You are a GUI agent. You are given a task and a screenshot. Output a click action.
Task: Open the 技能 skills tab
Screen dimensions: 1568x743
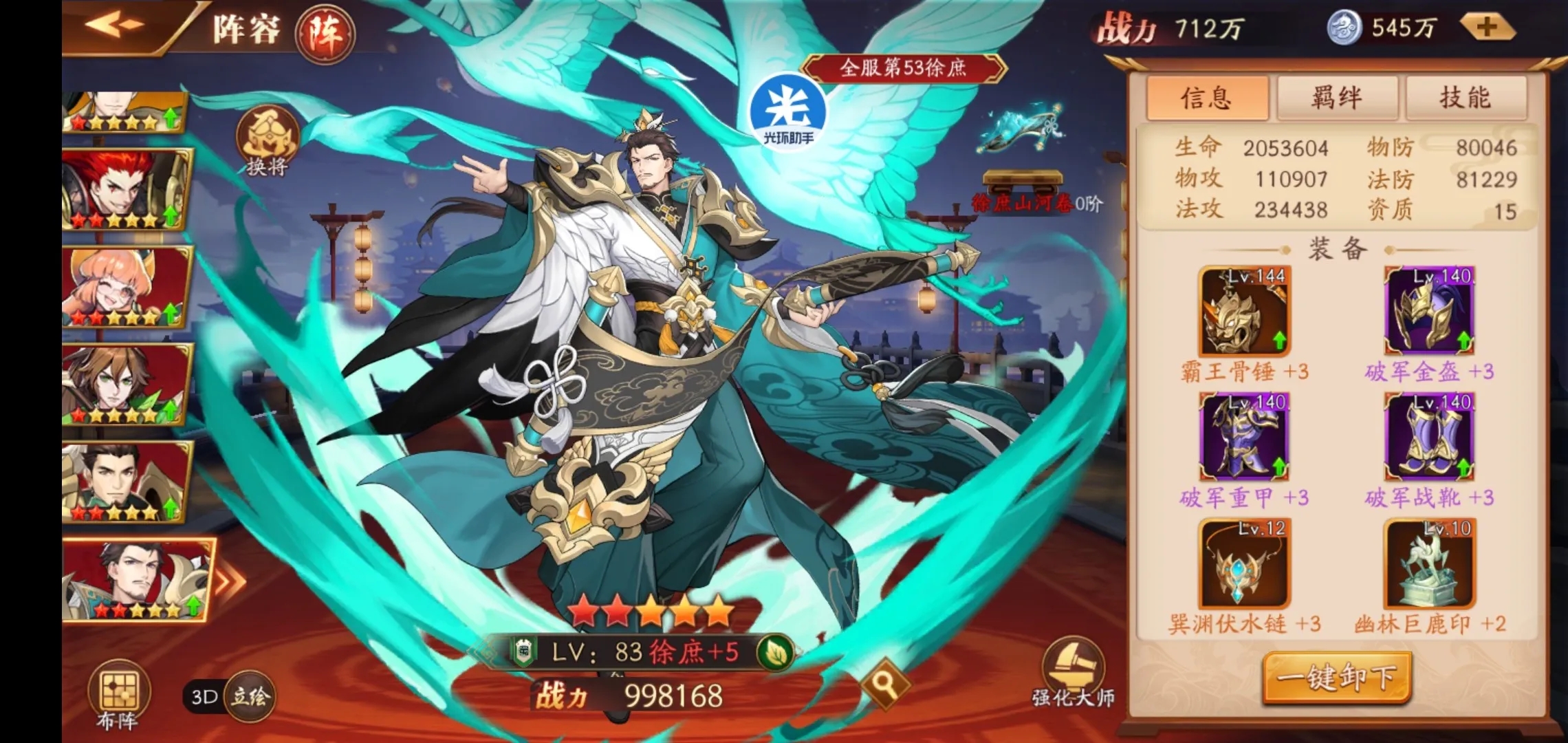1466,97
